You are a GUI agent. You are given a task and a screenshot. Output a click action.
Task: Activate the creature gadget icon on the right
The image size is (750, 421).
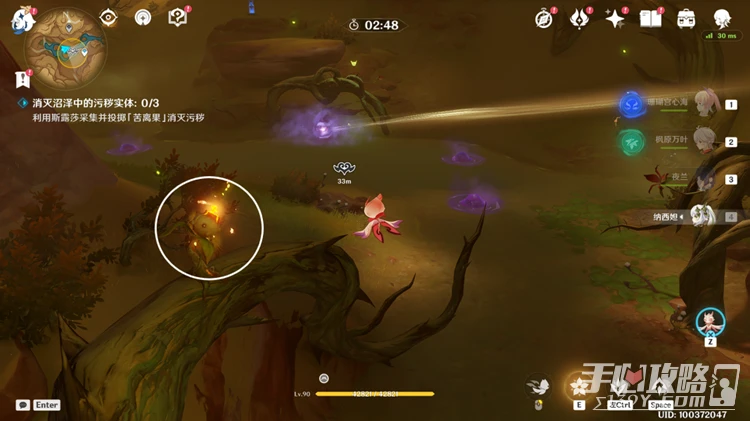(x=710, y=322)
